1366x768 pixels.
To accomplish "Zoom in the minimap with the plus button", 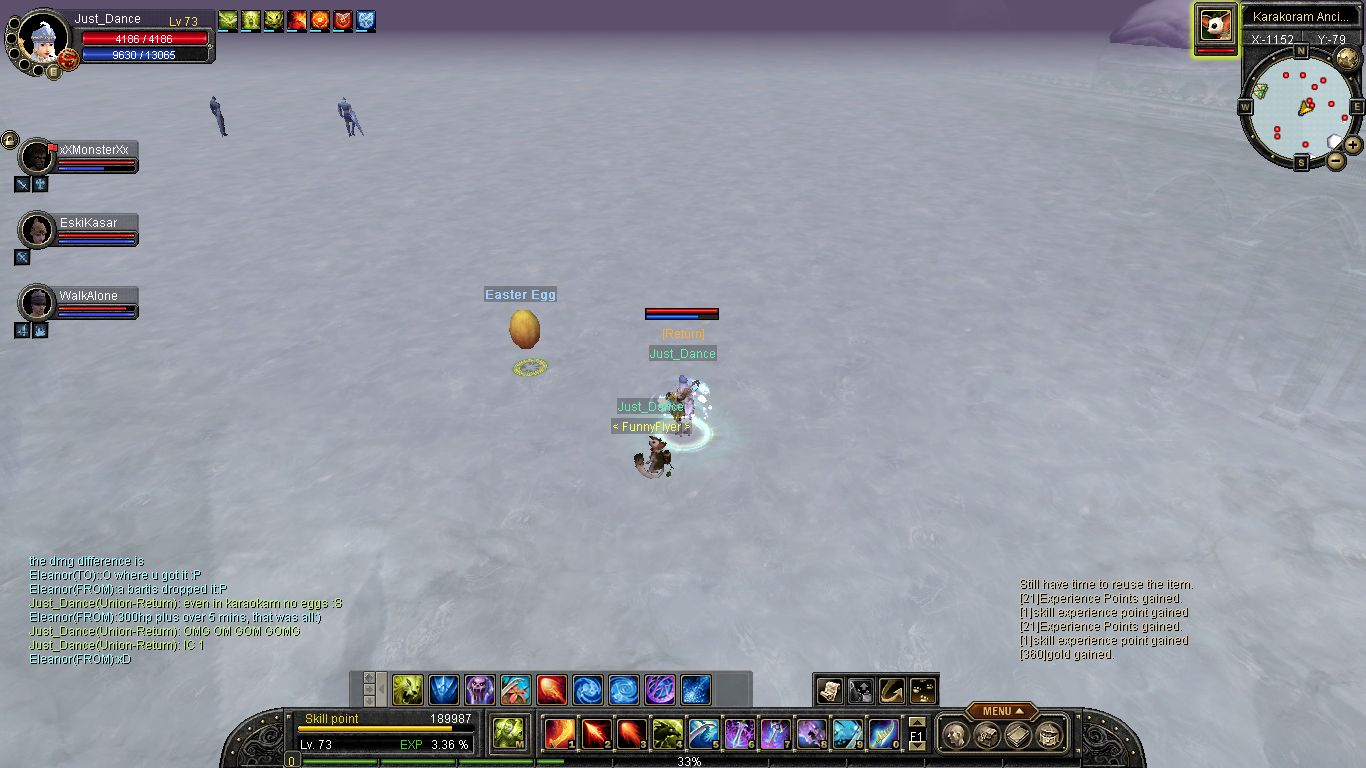I will (x=1353, y=145).
